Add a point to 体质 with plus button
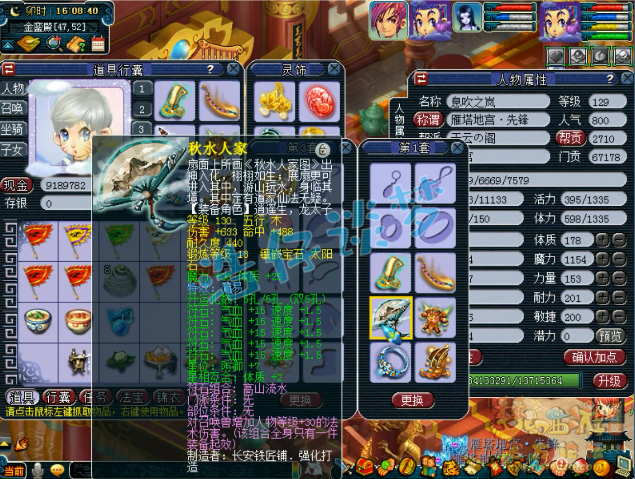This screenshot has height=479, width=635. 604,240
